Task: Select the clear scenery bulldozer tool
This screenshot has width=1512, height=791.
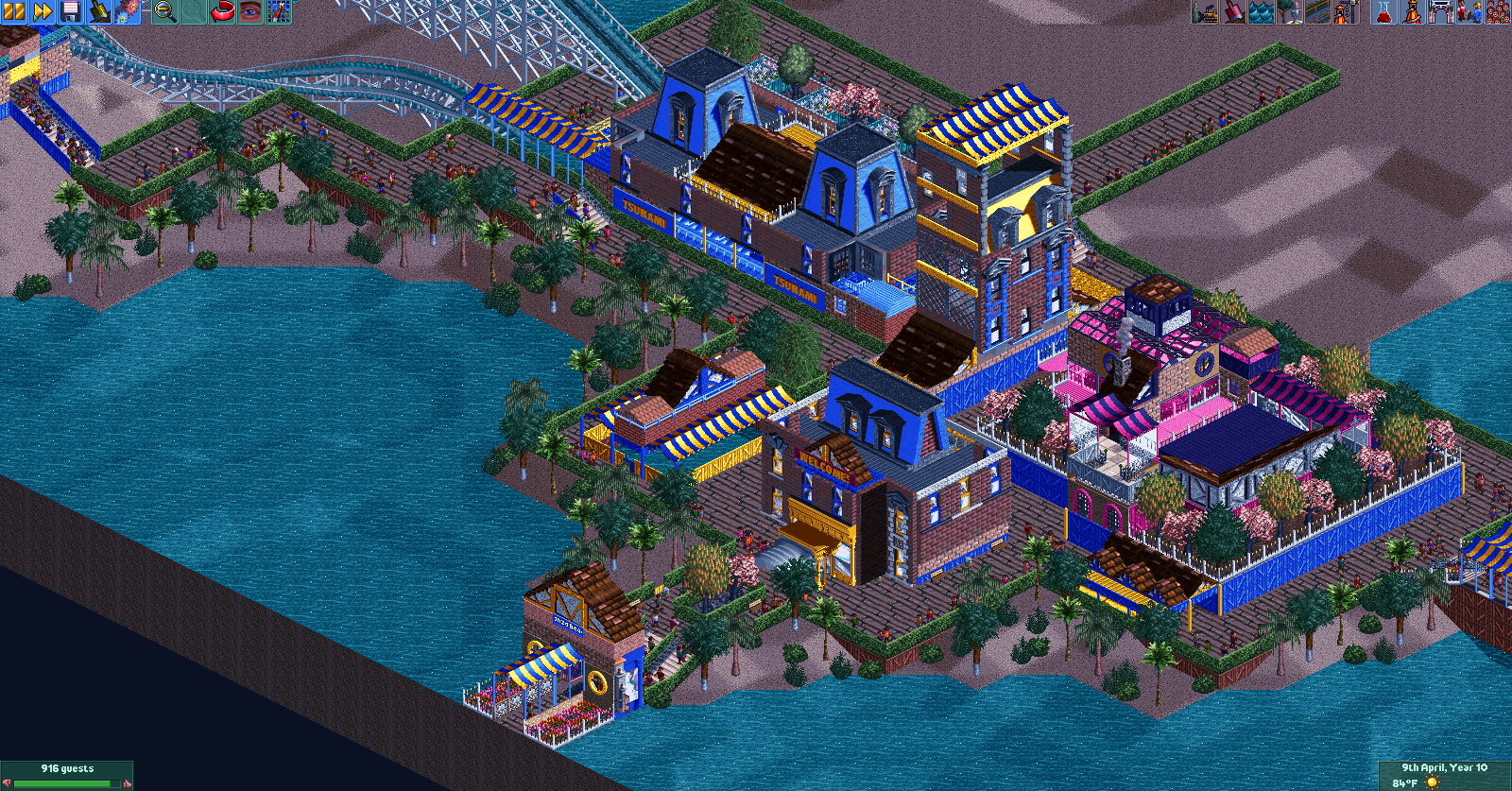Action: [x=1206, y=13]
